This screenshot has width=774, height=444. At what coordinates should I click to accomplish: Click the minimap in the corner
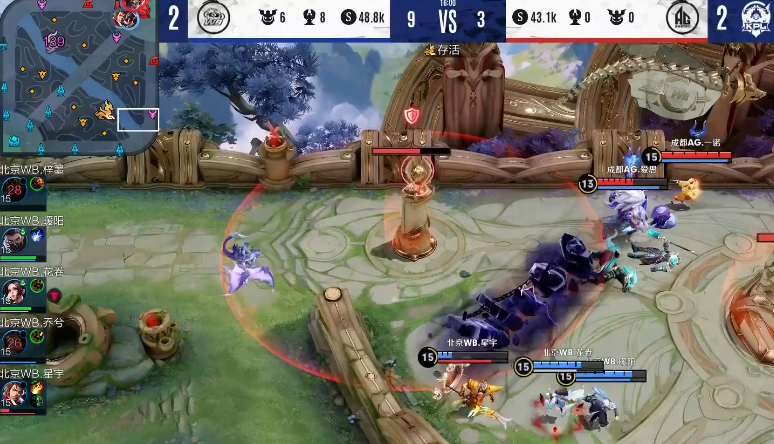click(x=78, y=78)
